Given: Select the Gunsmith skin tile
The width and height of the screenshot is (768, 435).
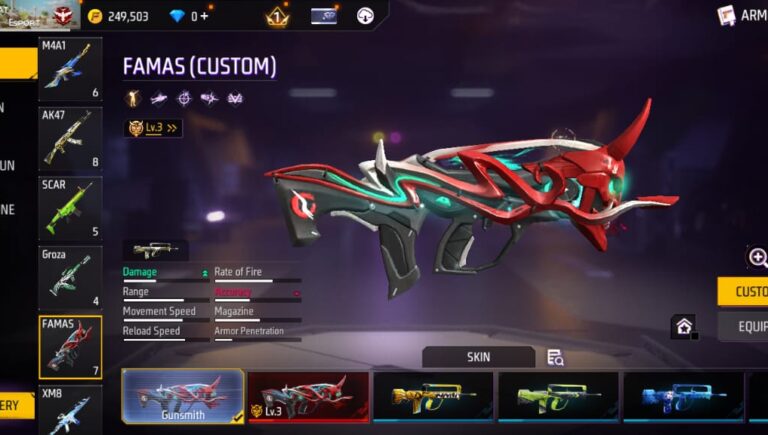Looking at the screenshot, I should [x=183, y=395].
